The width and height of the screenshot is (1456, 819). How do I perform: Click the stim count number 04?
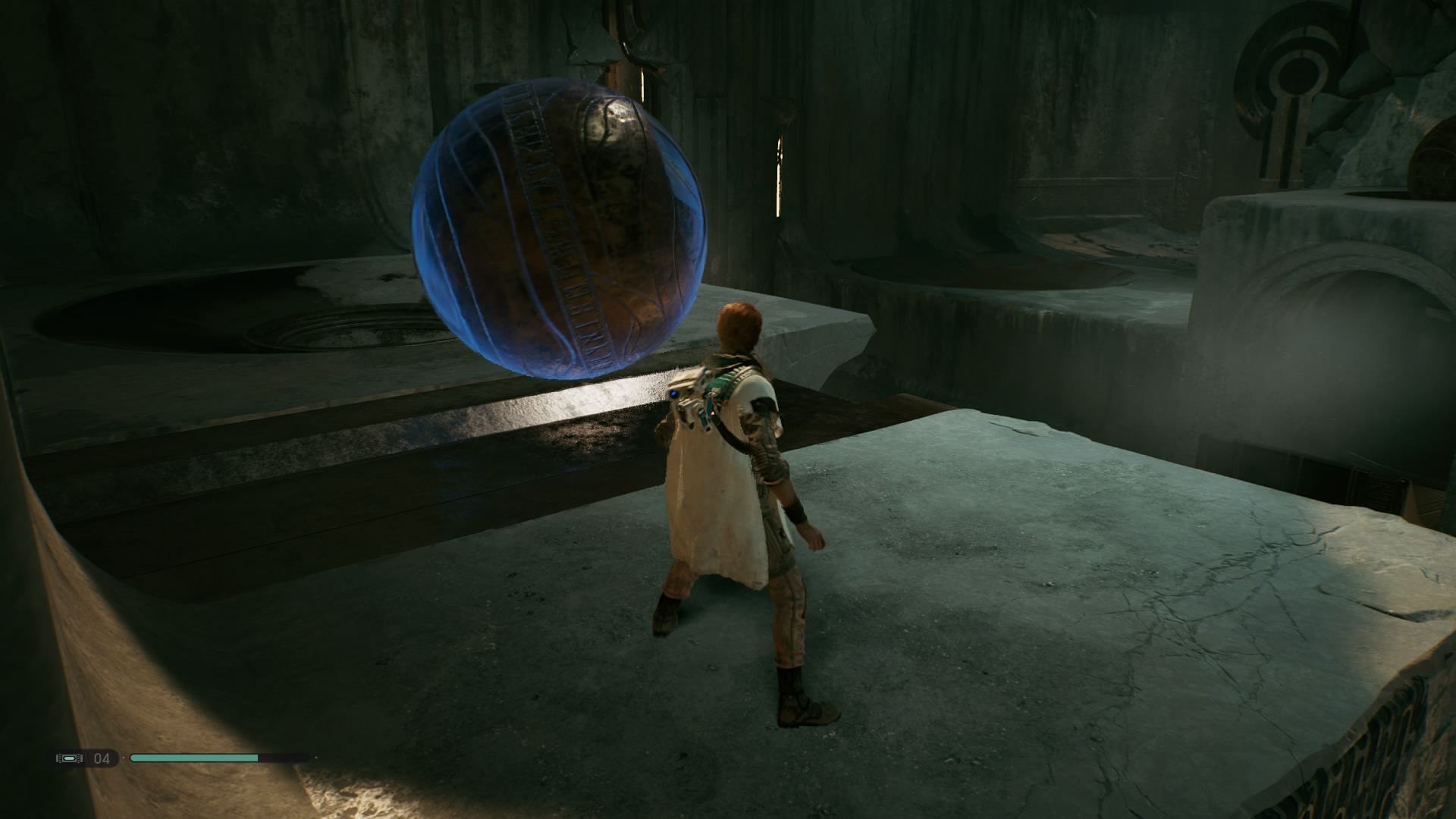(101, 758)
